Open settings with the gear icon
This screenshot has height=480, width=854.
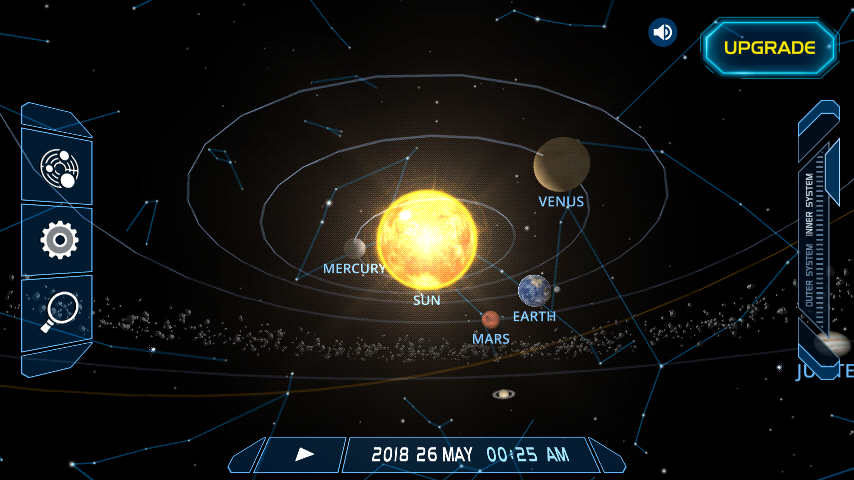pyautogui.click(x=58, y=240)
